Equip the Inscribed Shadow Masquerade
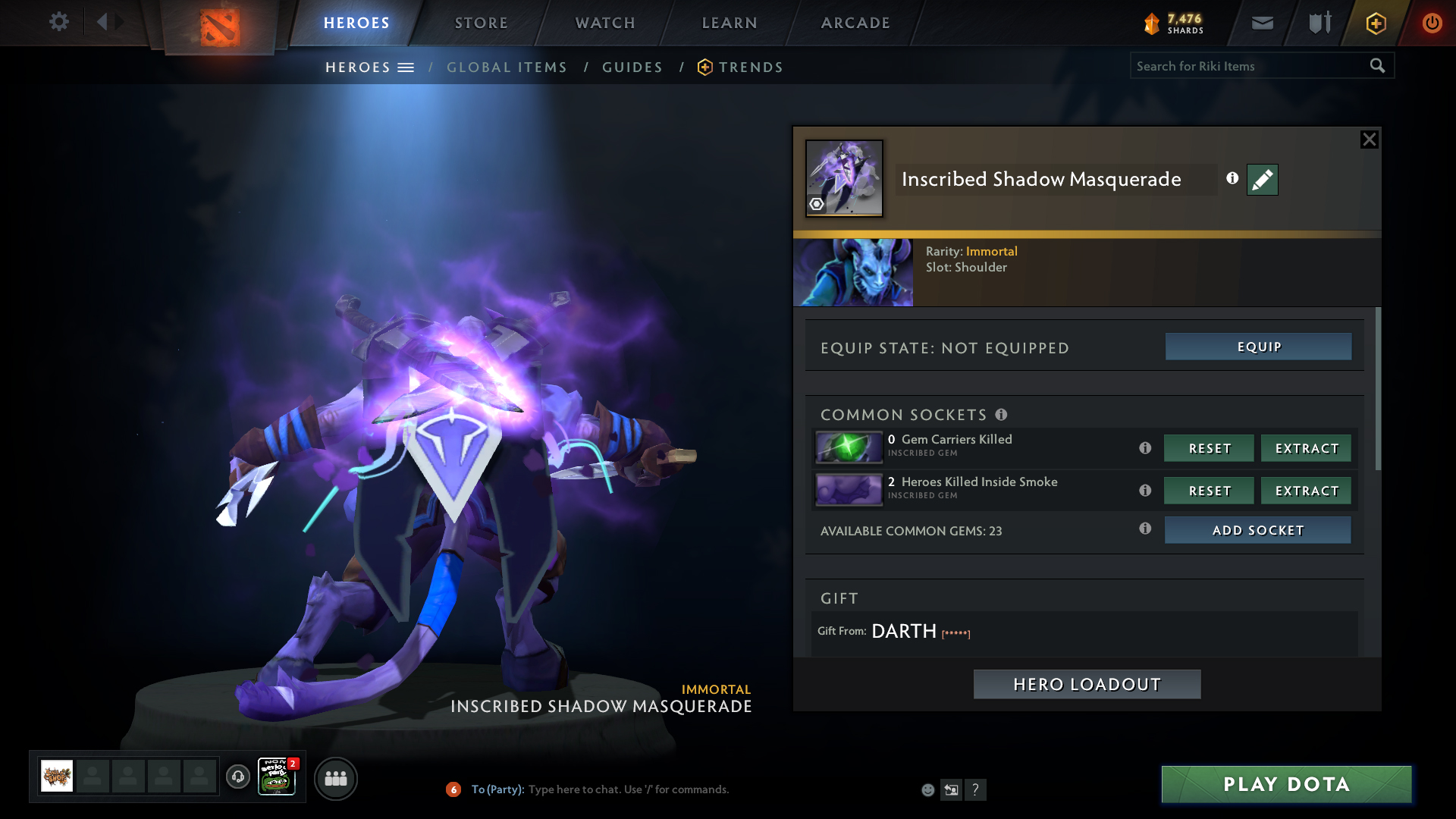The width and height of the screenshot is (1456, 819). 1258,347
